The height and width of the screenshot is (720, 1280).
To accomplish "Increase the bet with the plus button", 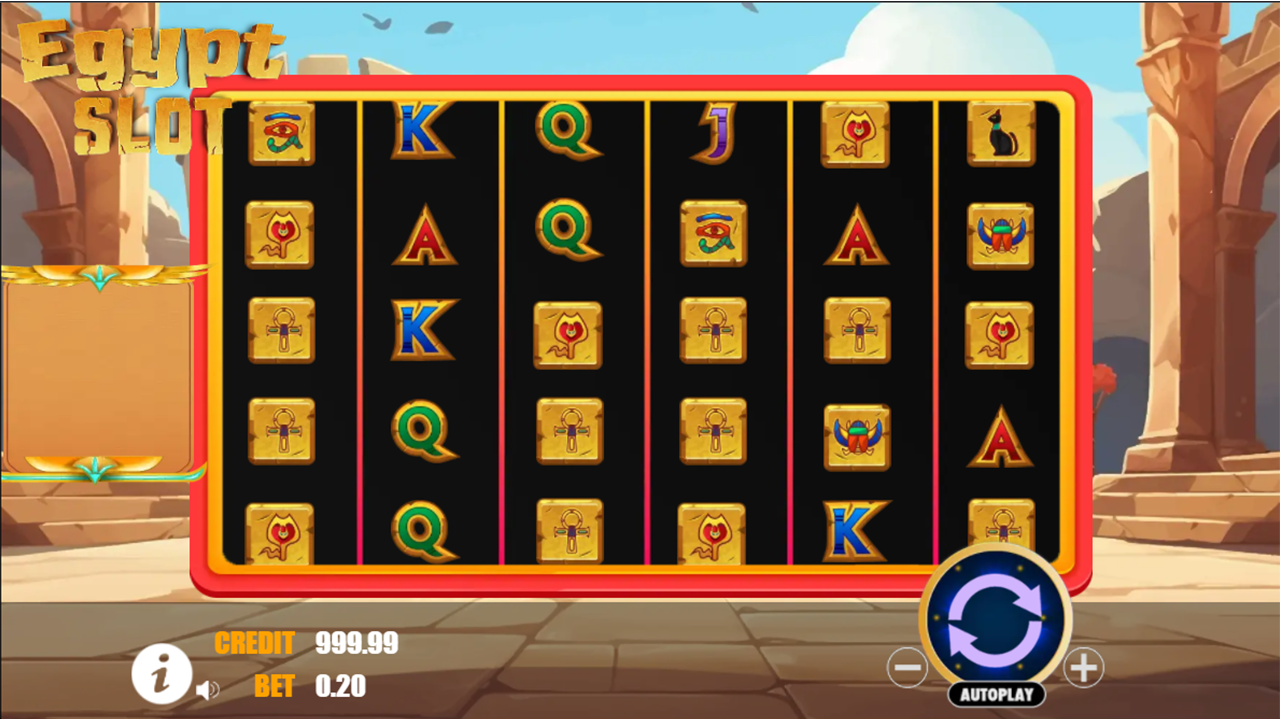I will click(x=1083, y=667).
